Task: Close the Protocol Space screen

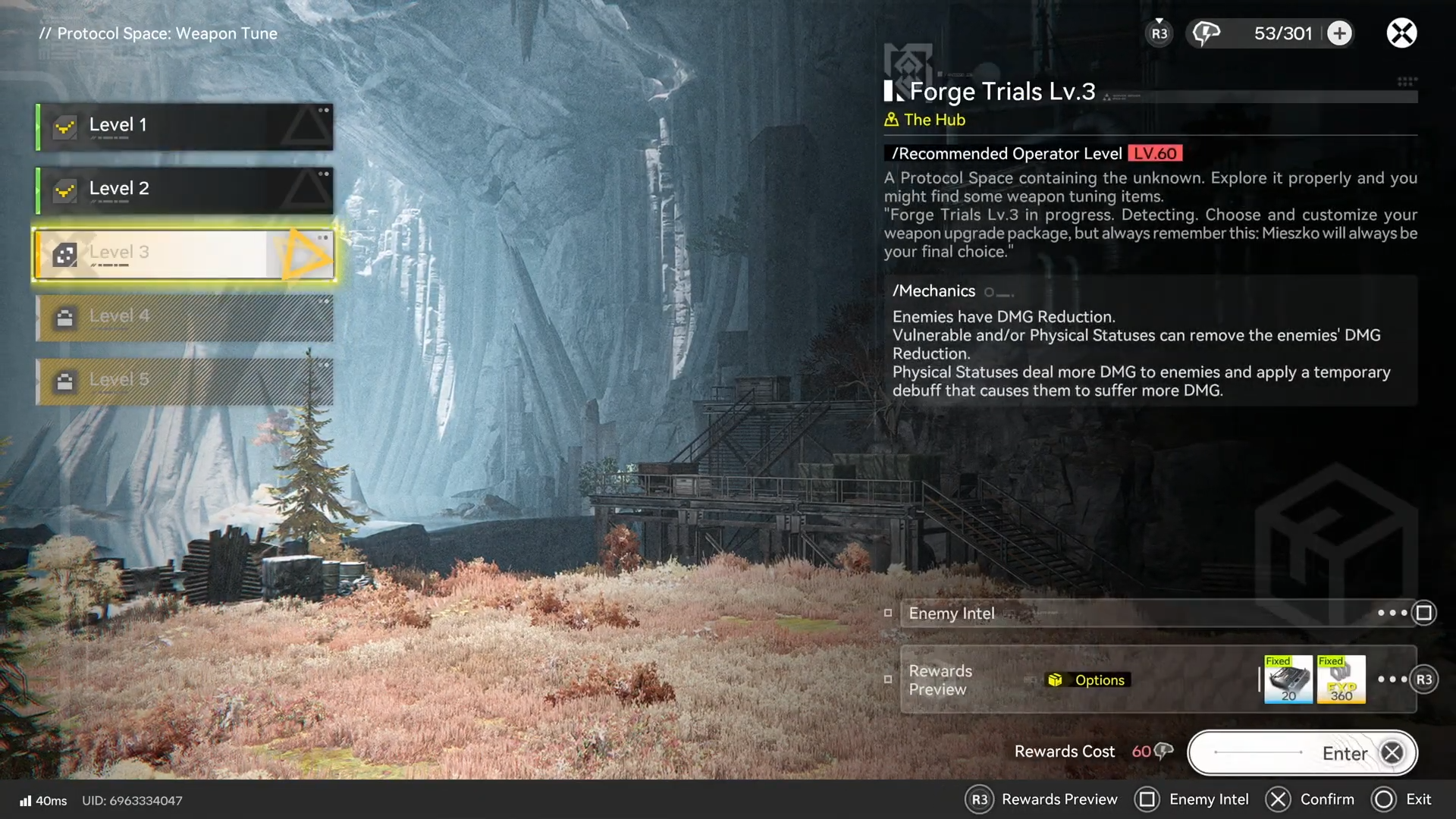Action: pos(1401,33)
